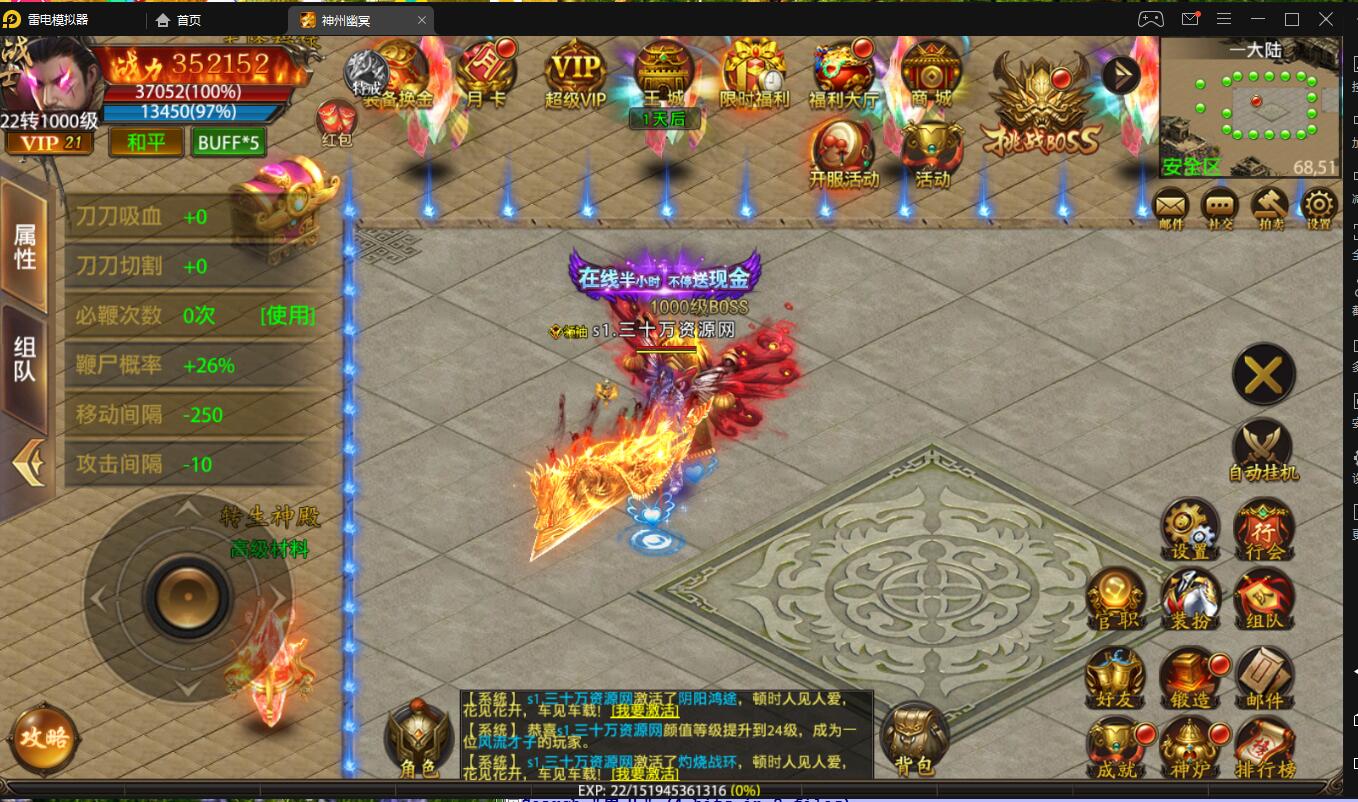This screenshot has width=1358, height=802.
Task: Close the 神州幽冥 emulator tab
Action: pyautogui.click(x=422, y=20)
